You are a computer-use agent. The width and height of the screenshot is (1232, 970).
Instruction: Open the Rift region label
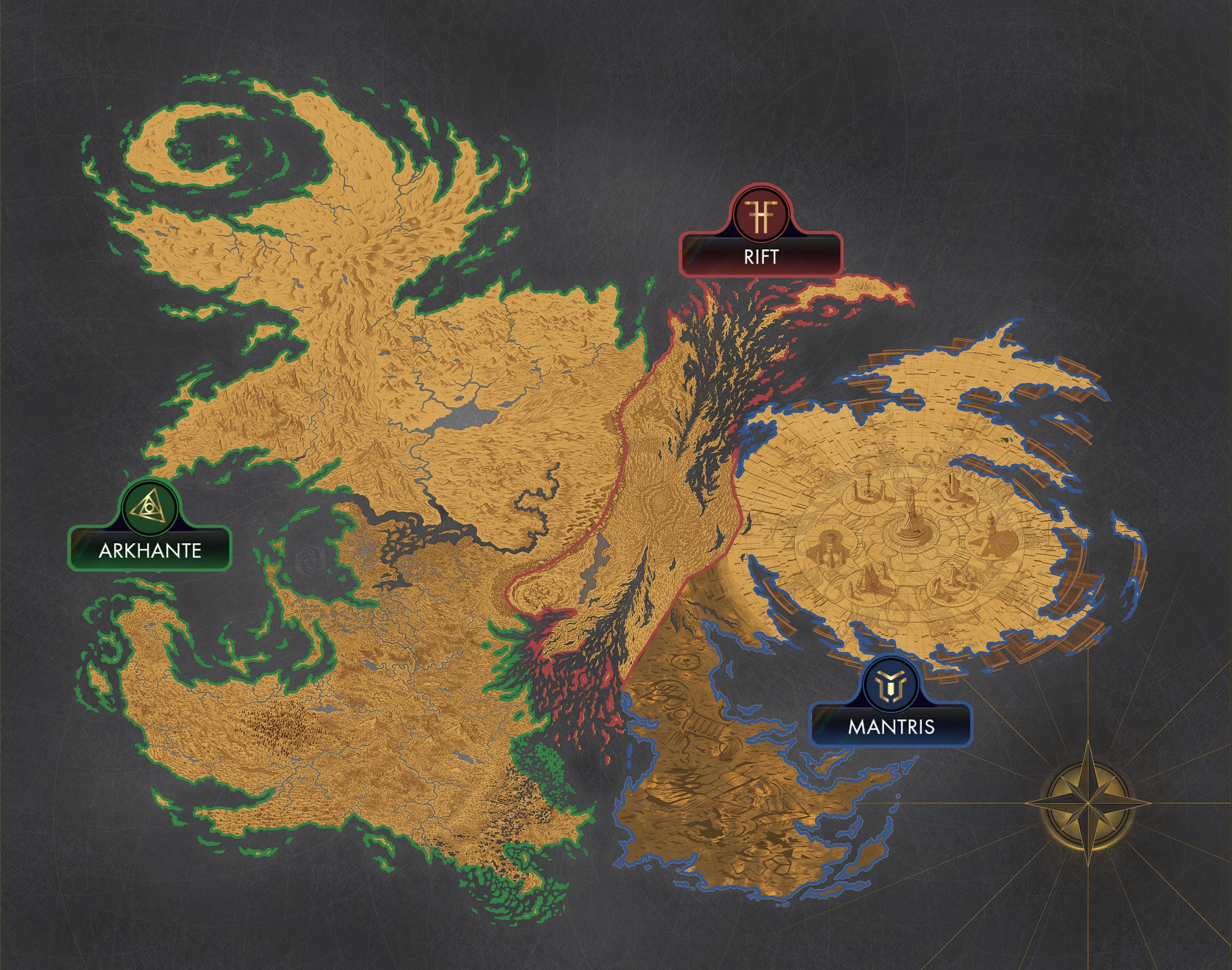point(761,256)
